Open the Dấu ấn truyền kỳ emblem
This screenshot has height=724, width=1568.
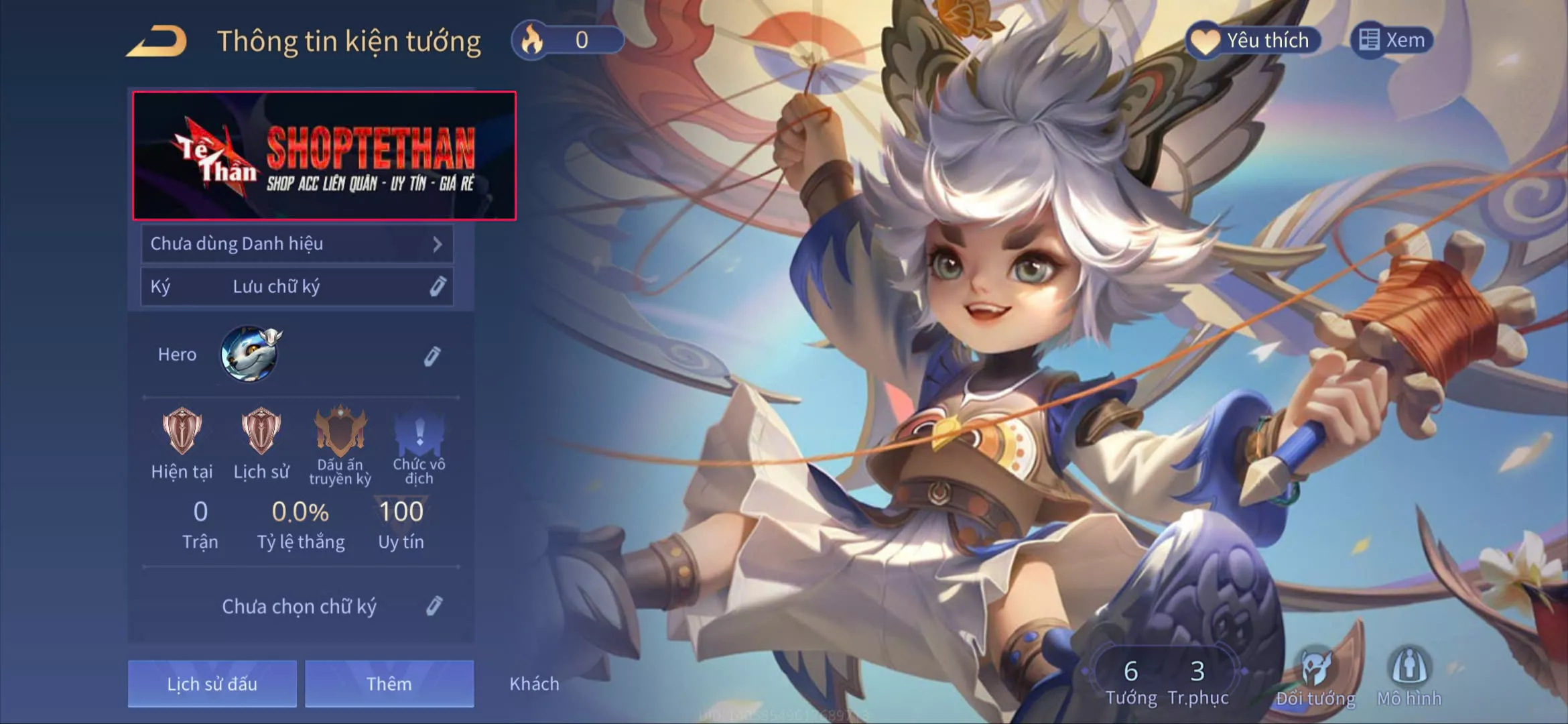tap(340, 432)
